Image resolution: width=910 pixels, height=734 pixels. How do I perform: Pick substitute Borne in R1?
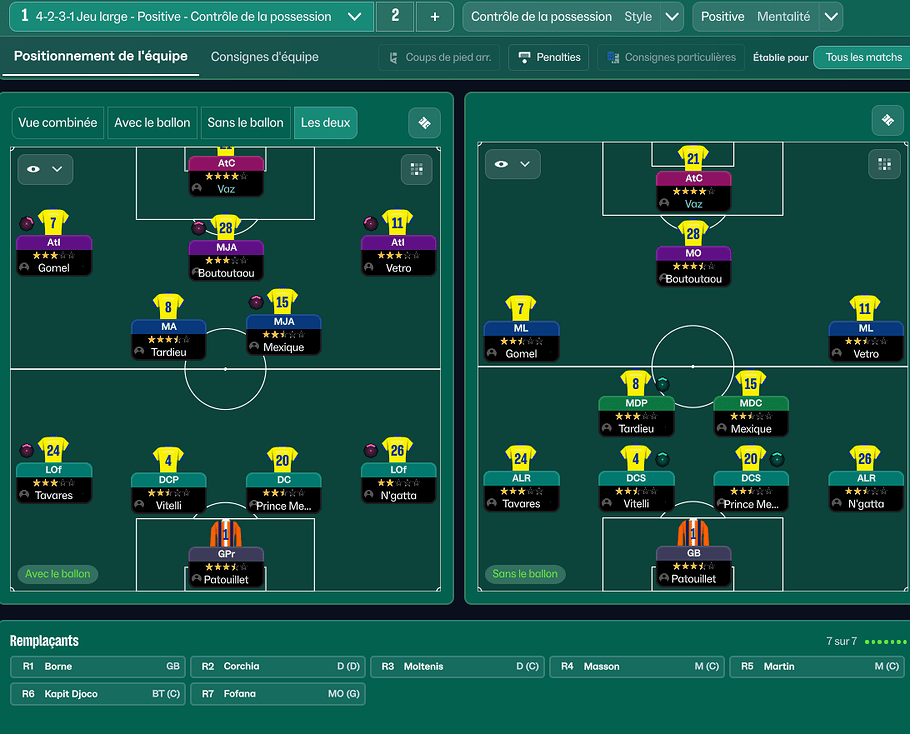click(98, 666)
